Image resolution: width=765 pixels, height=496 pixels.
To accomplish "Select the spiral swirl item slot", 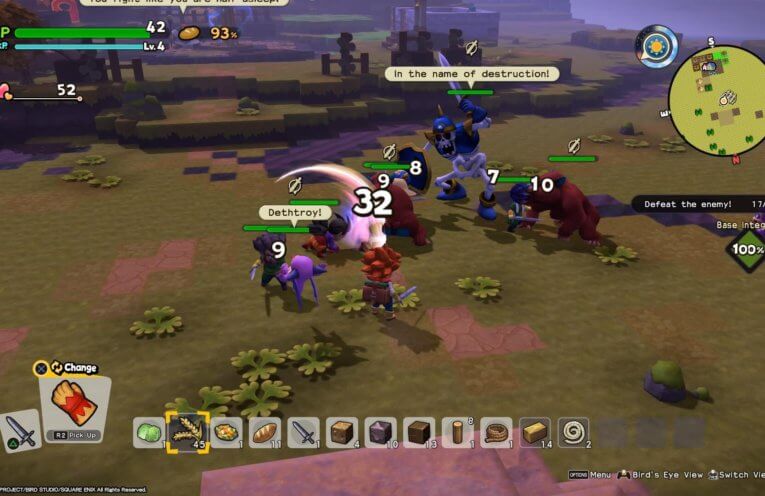I will click(573, 433).
